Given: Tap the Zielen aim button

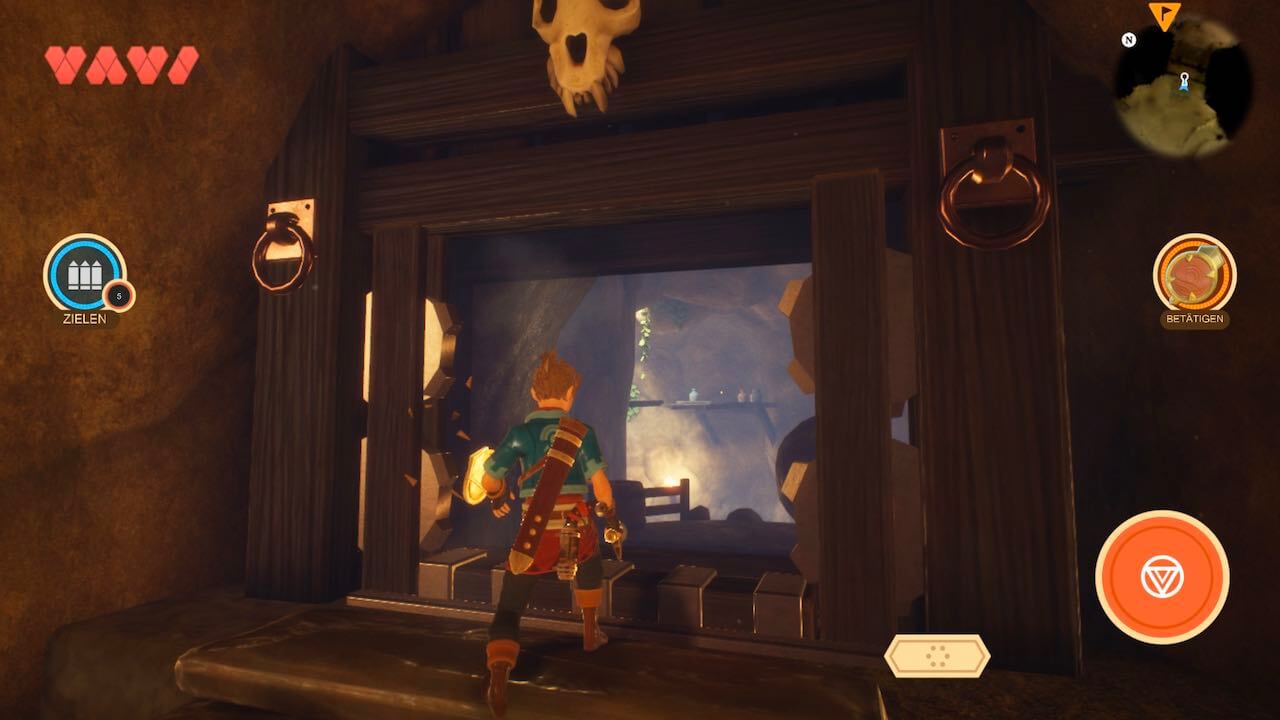Looking at the screenshot, I should 85,274.
